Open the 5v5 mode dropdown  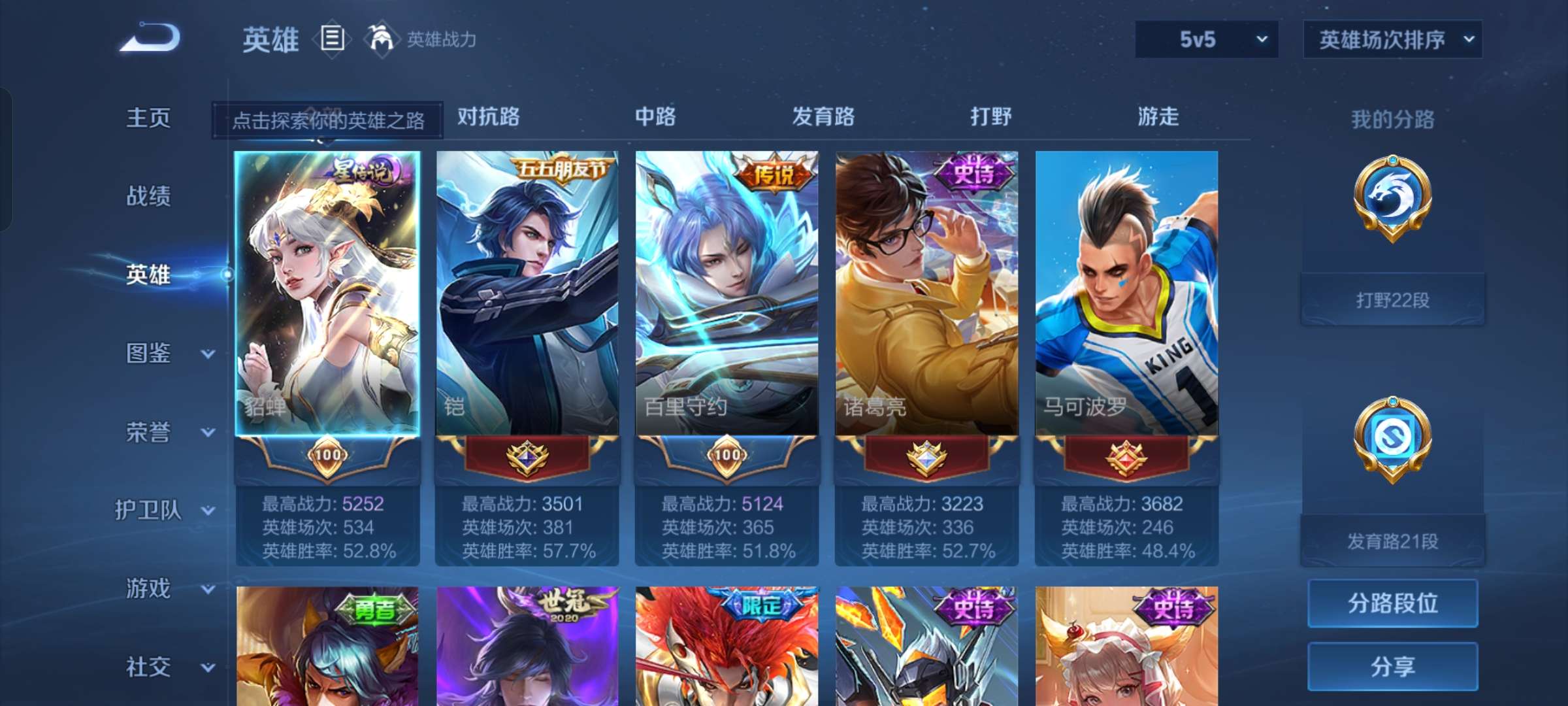(x=1205, y=39)
